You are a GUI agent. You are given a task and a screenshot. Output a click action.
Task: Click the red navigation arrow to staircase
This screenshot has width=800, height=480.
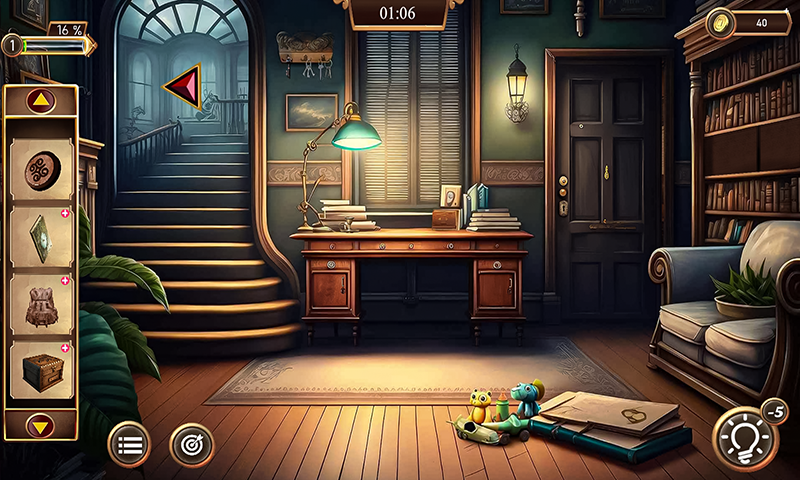[184, 87]
